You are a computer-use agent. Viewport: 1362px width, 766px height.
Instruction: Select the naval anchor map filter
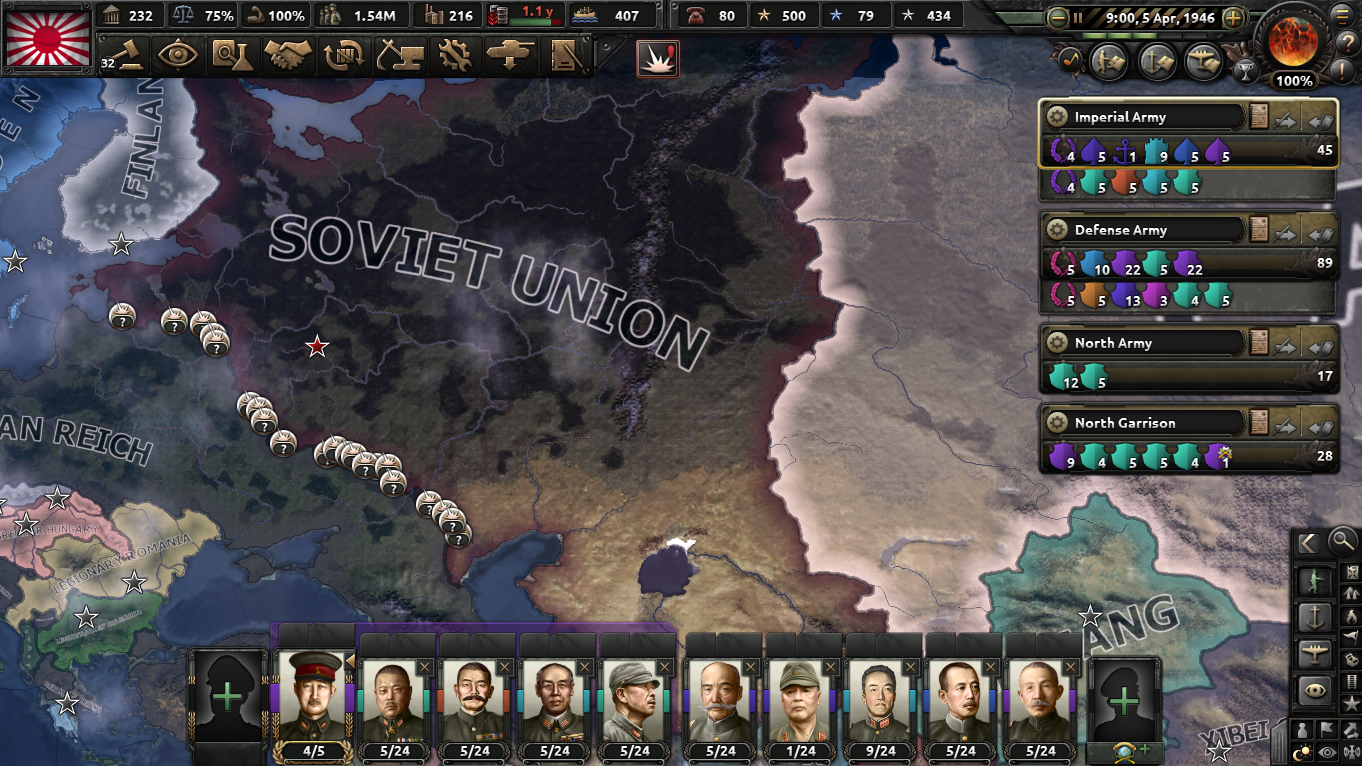[1316, 618]
